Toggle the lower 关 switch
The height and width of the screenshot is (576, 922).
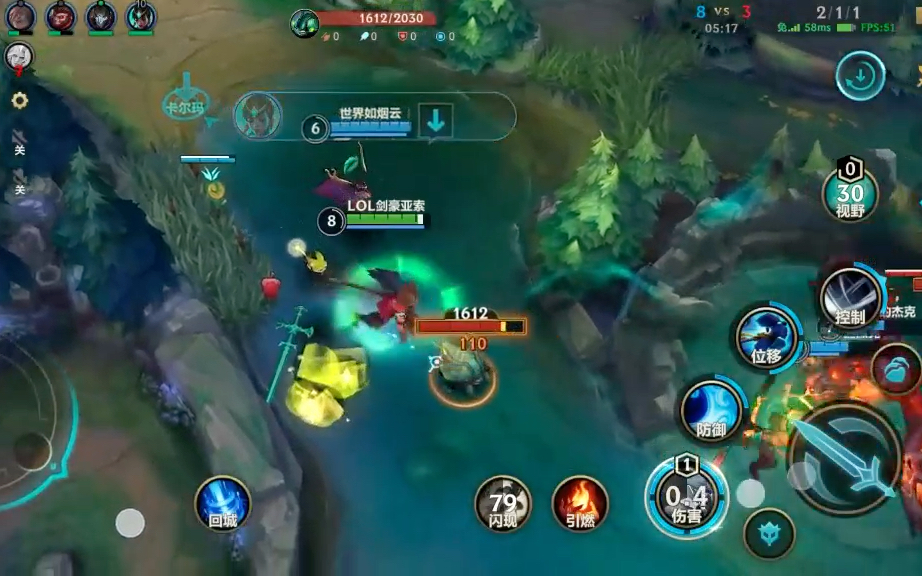click(19, 182)
